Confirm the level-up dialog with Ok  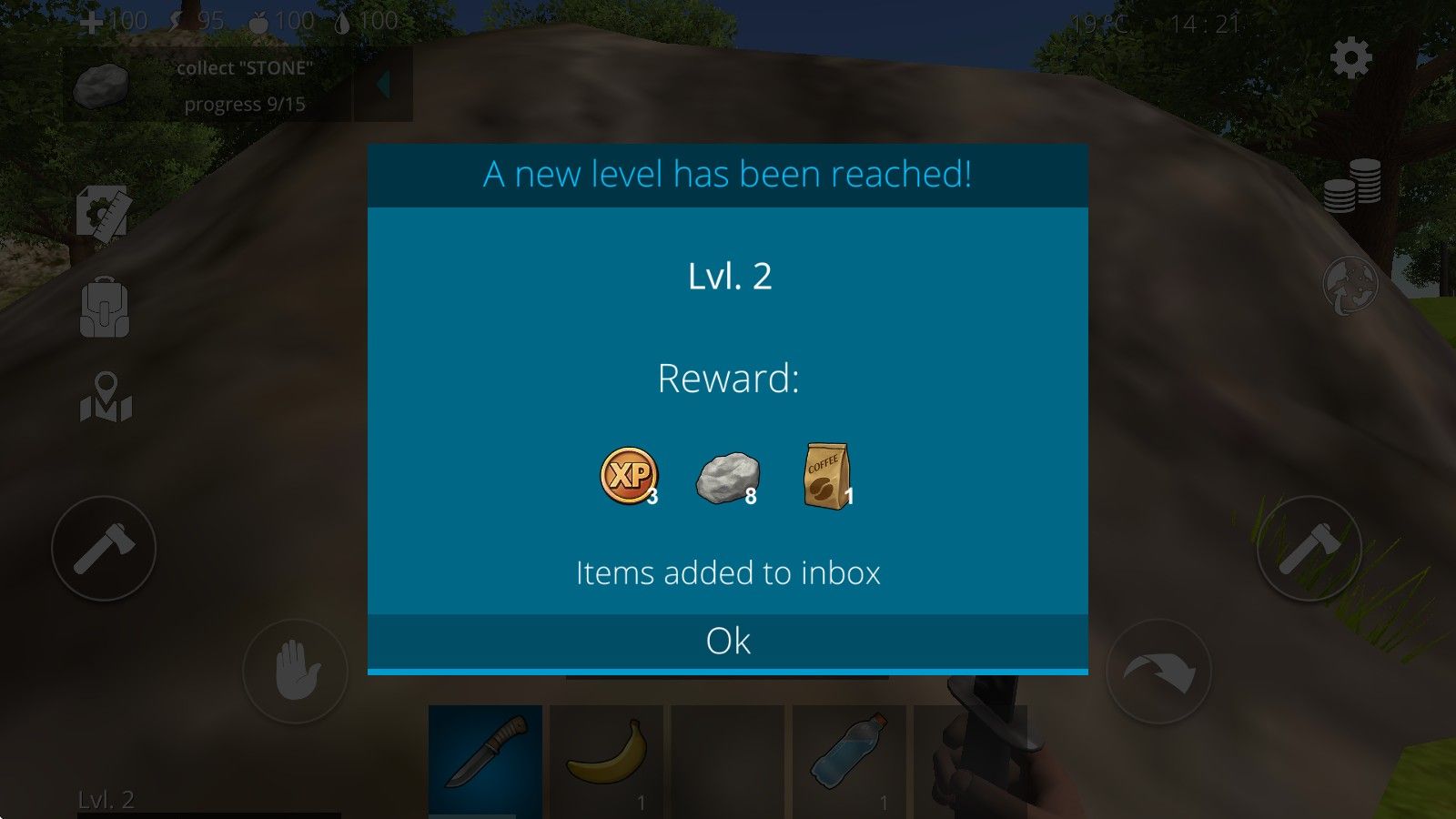[728, 642]
